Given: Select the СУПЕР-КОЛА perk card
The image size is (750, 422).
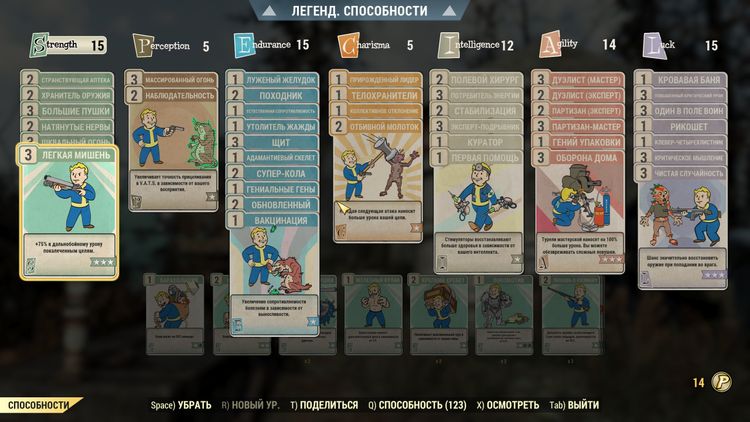Looking at the screenshot, I should [x=278, y=173].
